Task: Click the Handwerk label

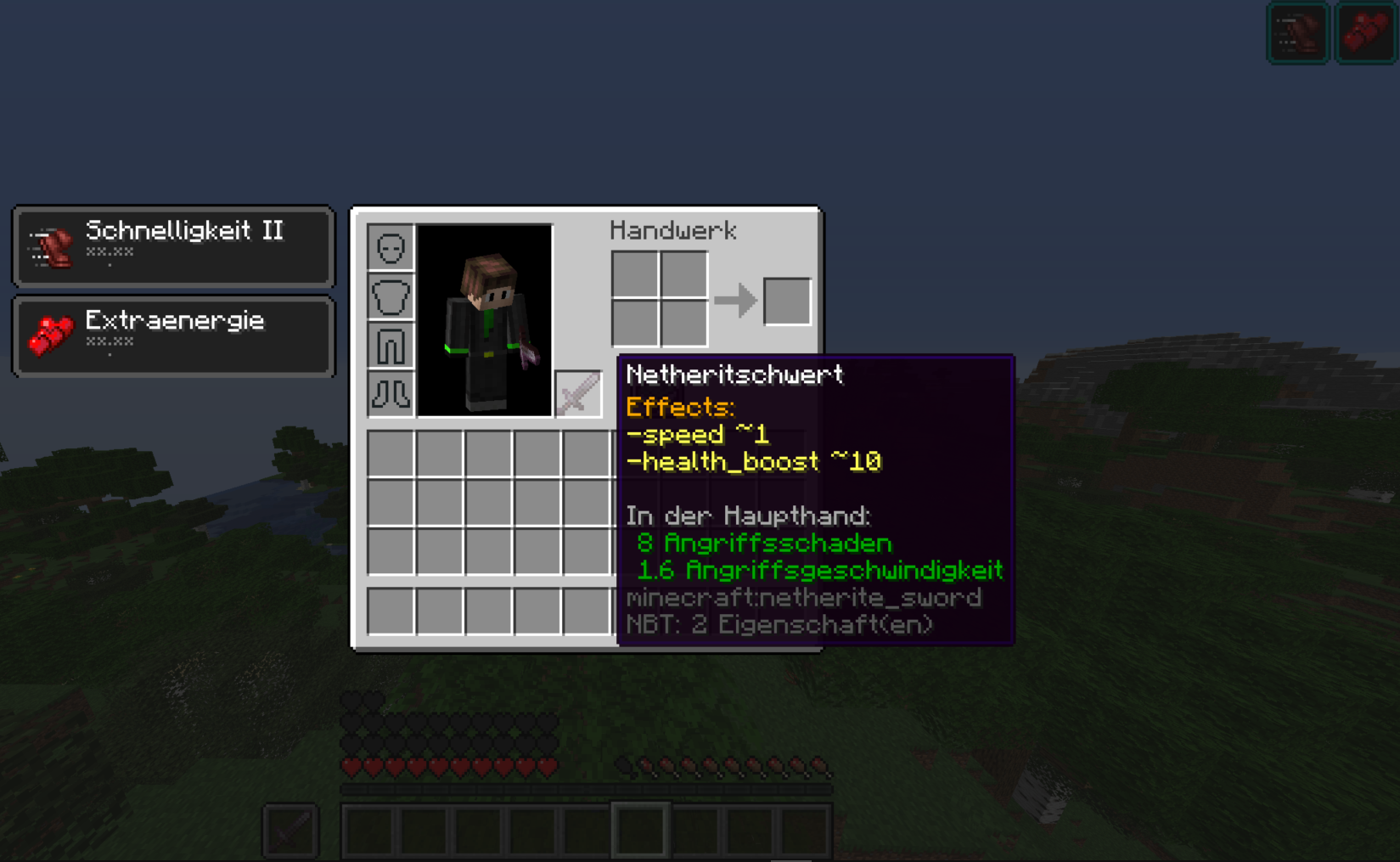Action: click(673, 230)
